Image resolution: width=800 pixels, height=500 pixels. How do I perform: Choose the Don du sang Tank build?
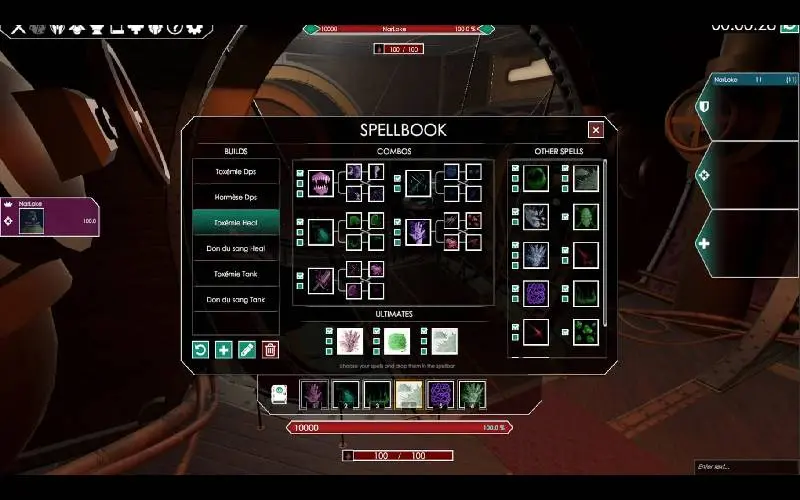click(235, 299)
